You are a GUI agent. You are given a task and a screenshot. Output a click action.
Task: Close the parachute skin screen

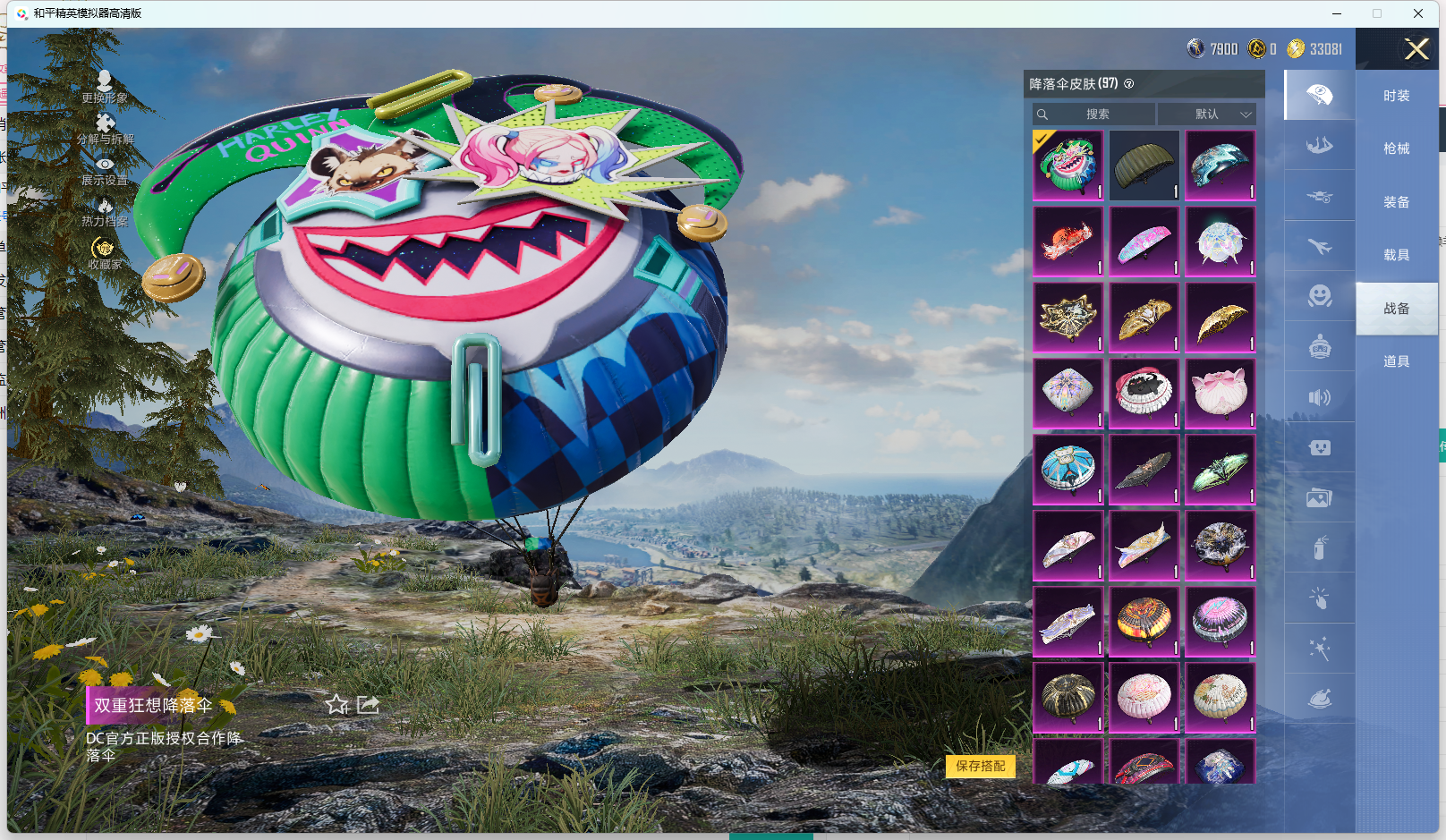point(1416,49)
